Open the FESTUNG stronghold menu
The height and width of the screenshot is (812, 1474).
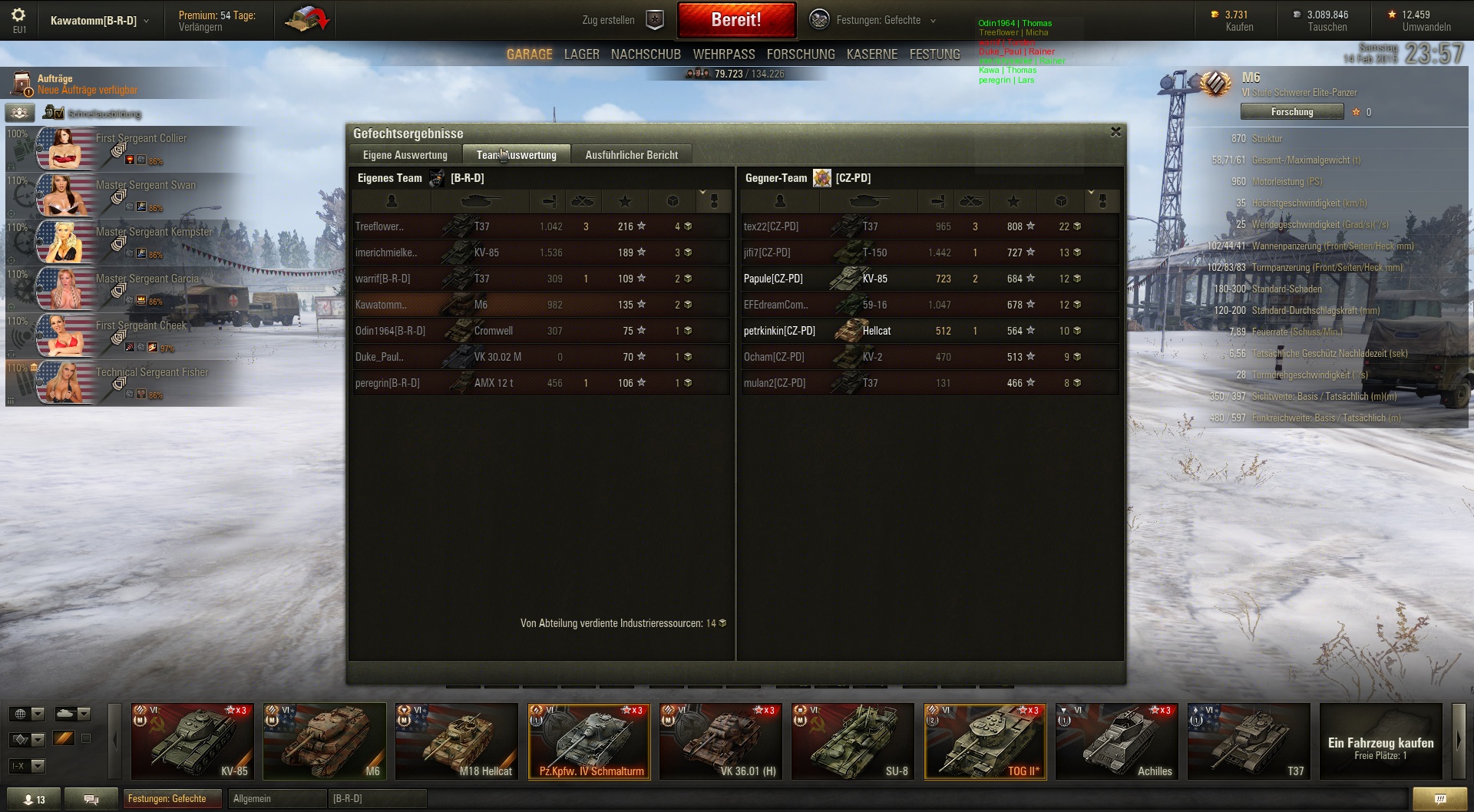(934, 54)
